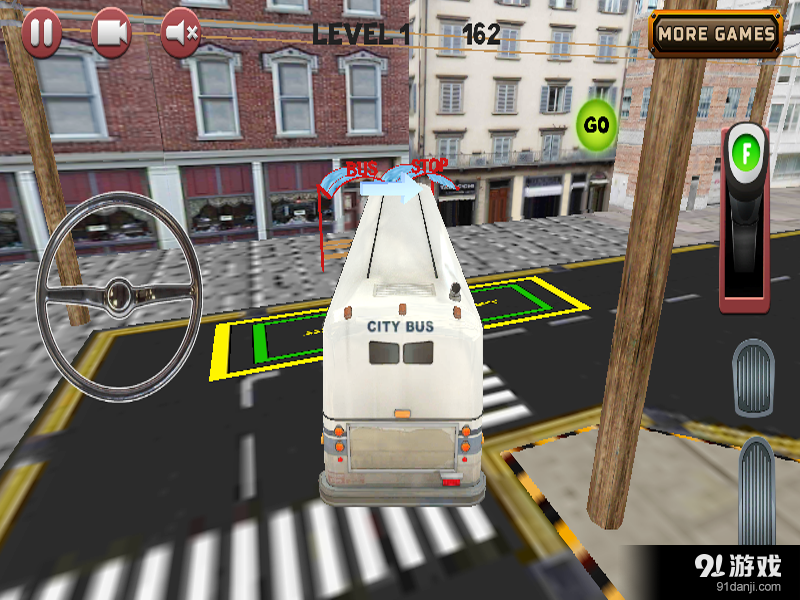The image size is (800, 600).
Task: Pause the game with the pause button
Action: (41, 33)
